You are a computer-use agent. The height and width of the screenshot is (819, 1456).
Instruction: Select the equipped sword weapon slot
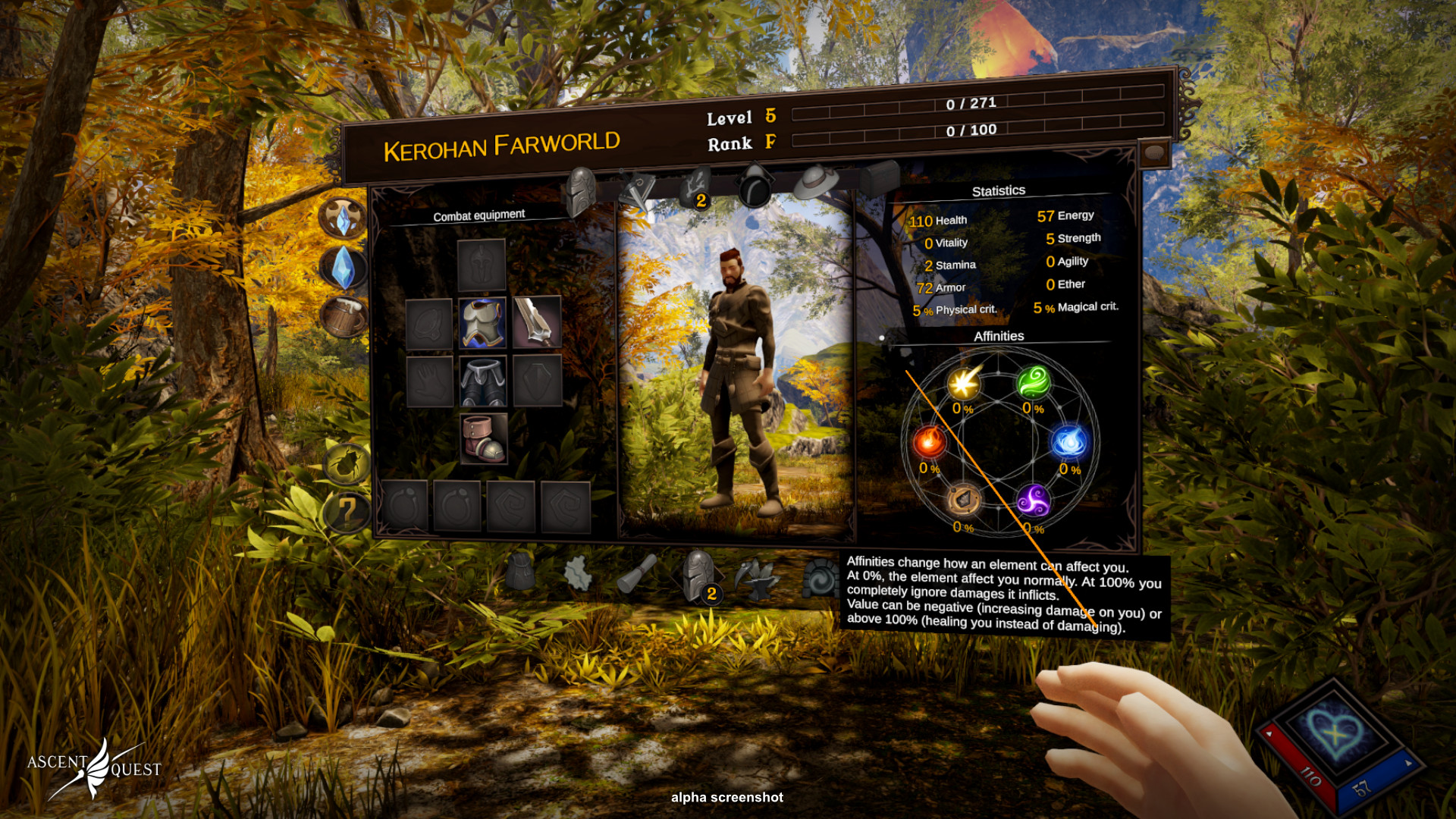(x=537, y=322)
